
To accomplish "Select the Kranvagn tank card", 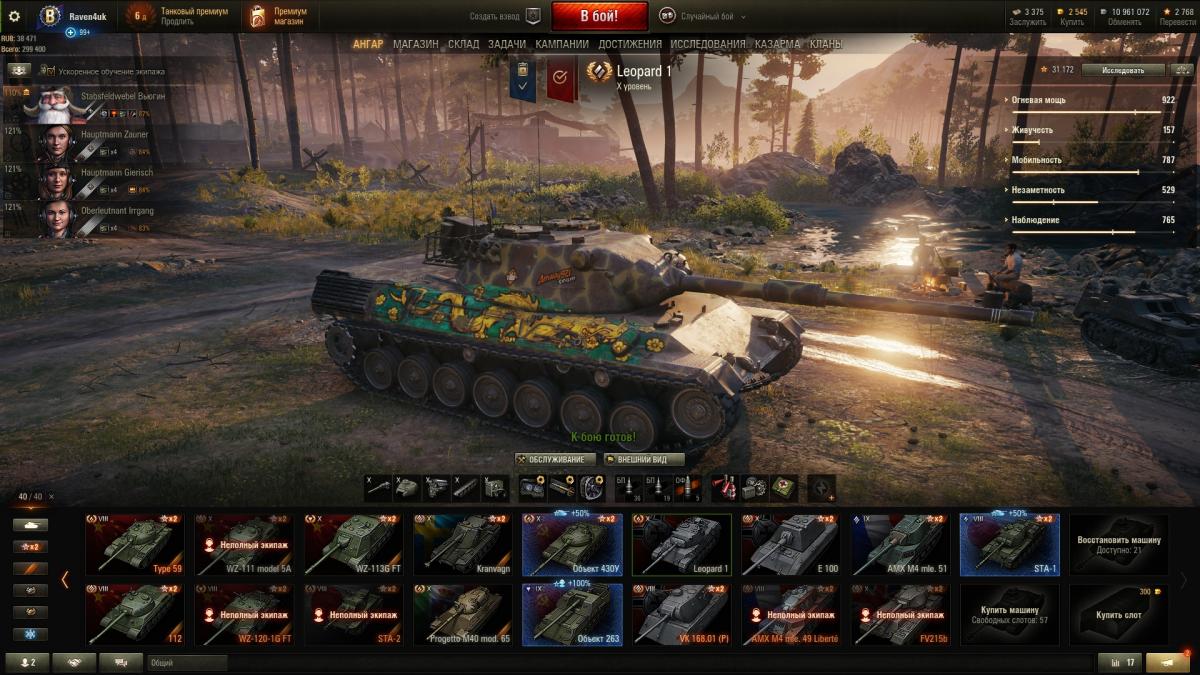I will pyautogui.click(x=462, y=545).
